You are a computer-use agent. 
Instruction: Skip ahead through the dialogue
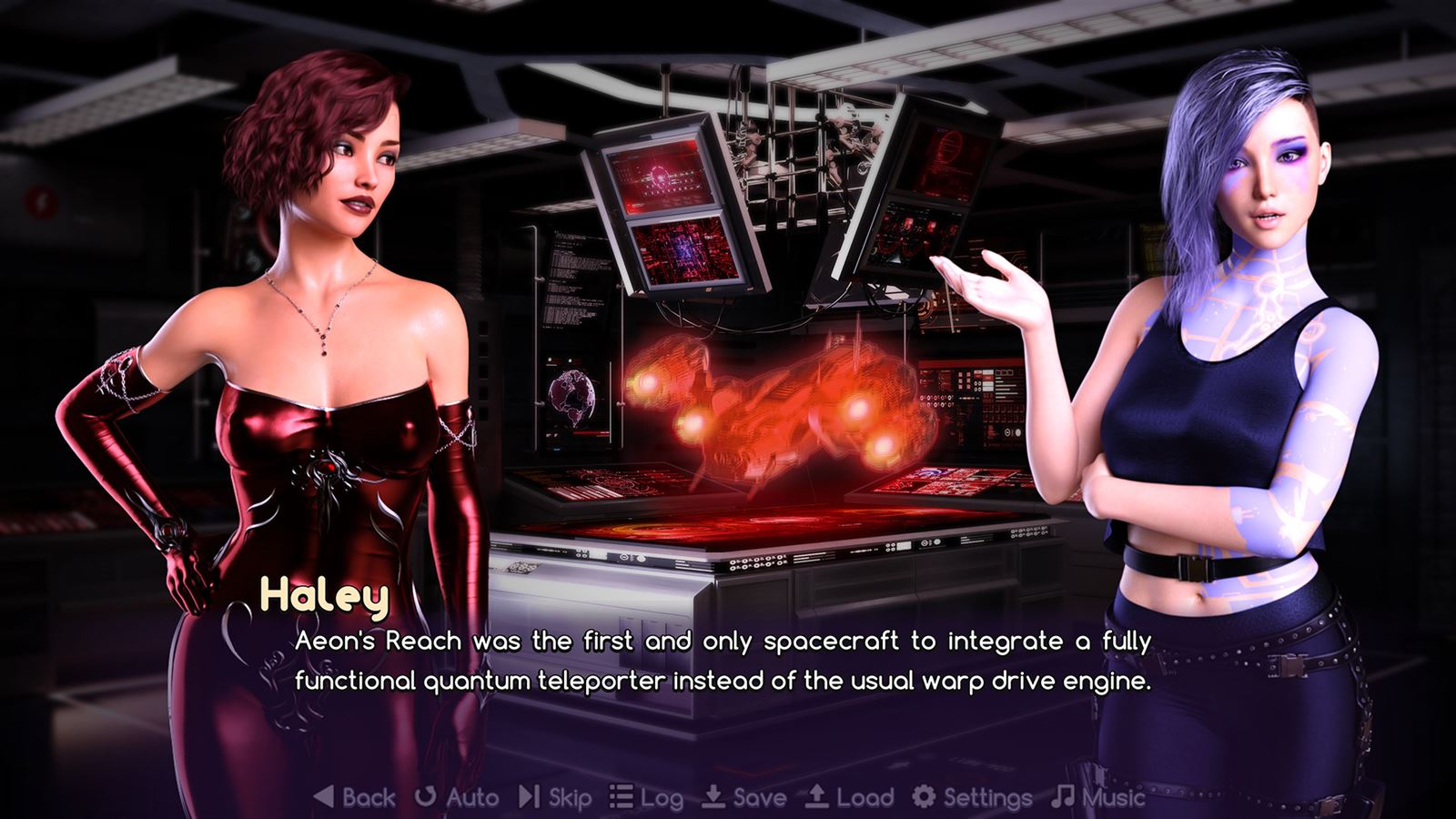[555, 797]
